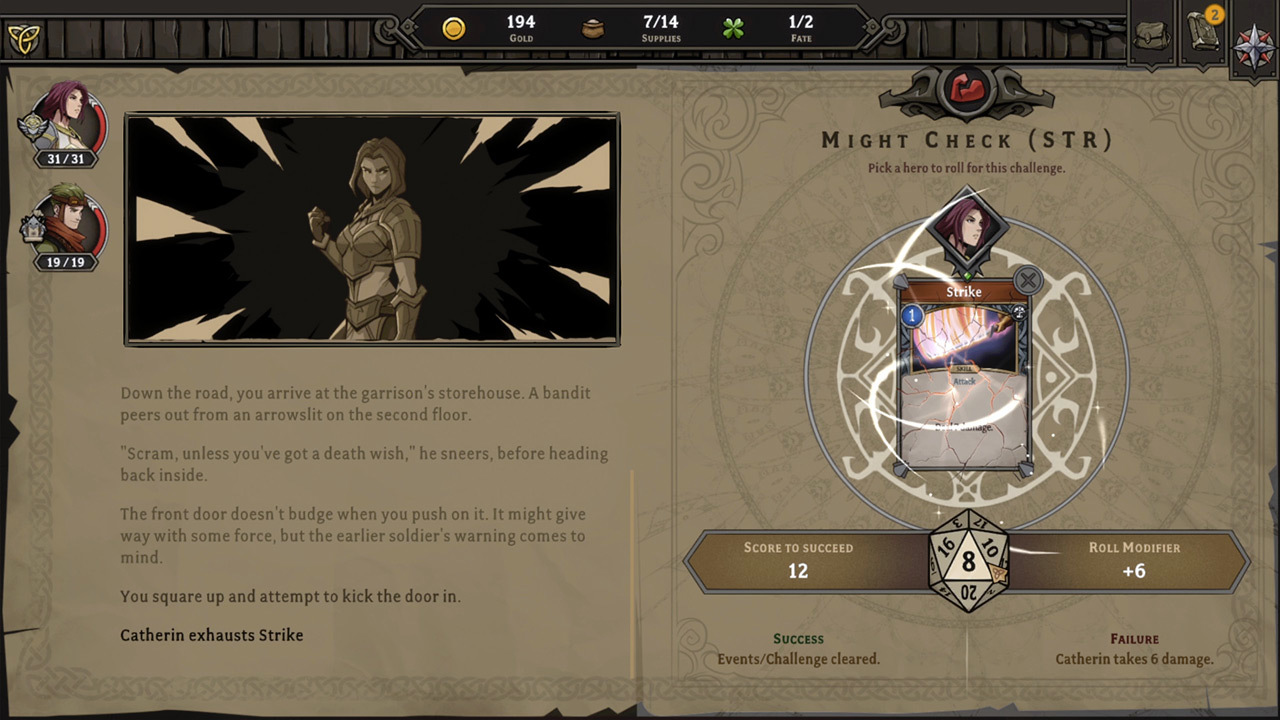Screen dimensions: 1280x720
Task: Open the triquetra menu icon
Action: [22, 38]
